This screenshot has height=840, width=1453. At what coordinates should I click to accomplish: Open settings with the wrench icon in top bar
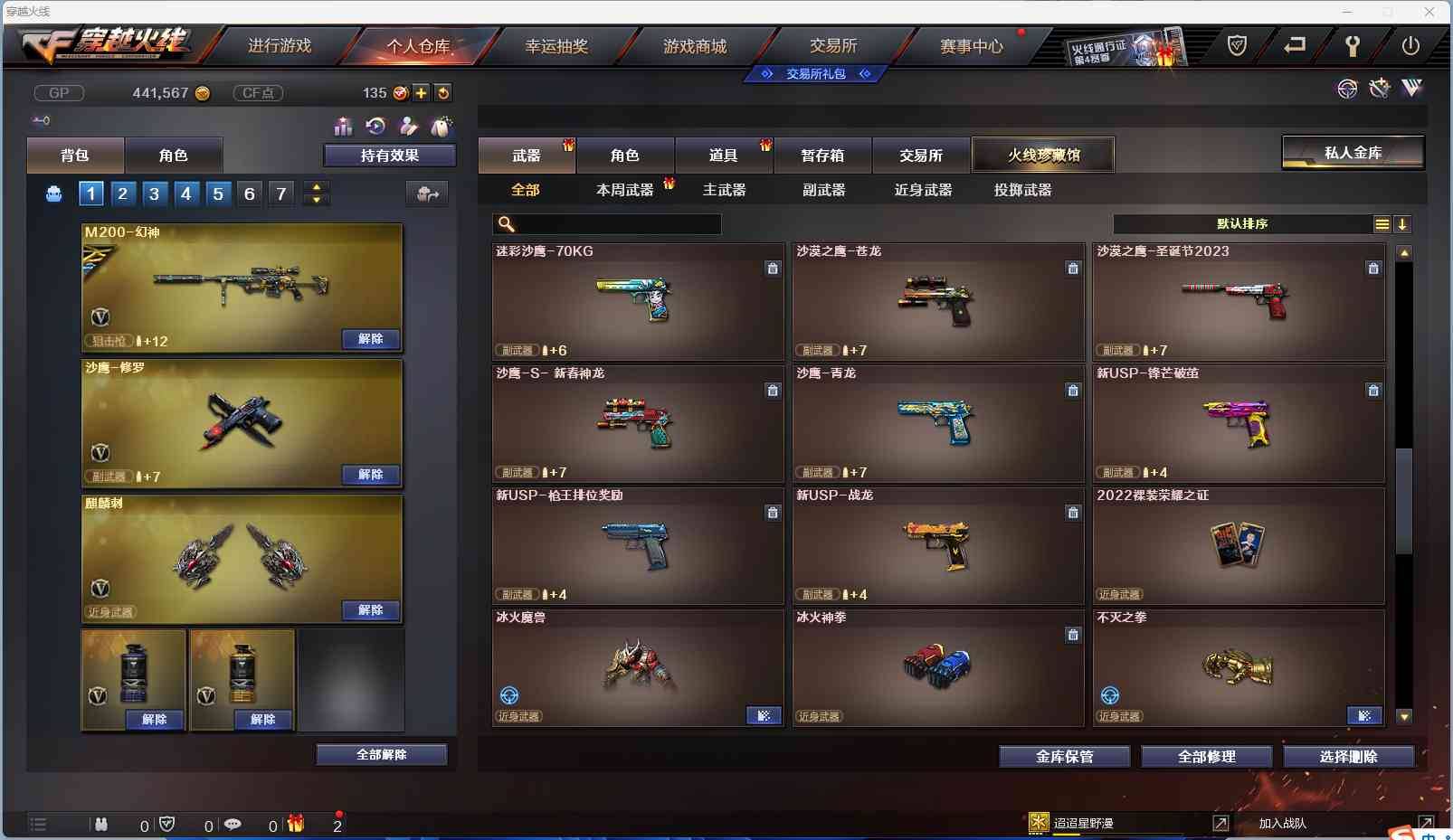pyautogui.click(x=1354, y=44)
